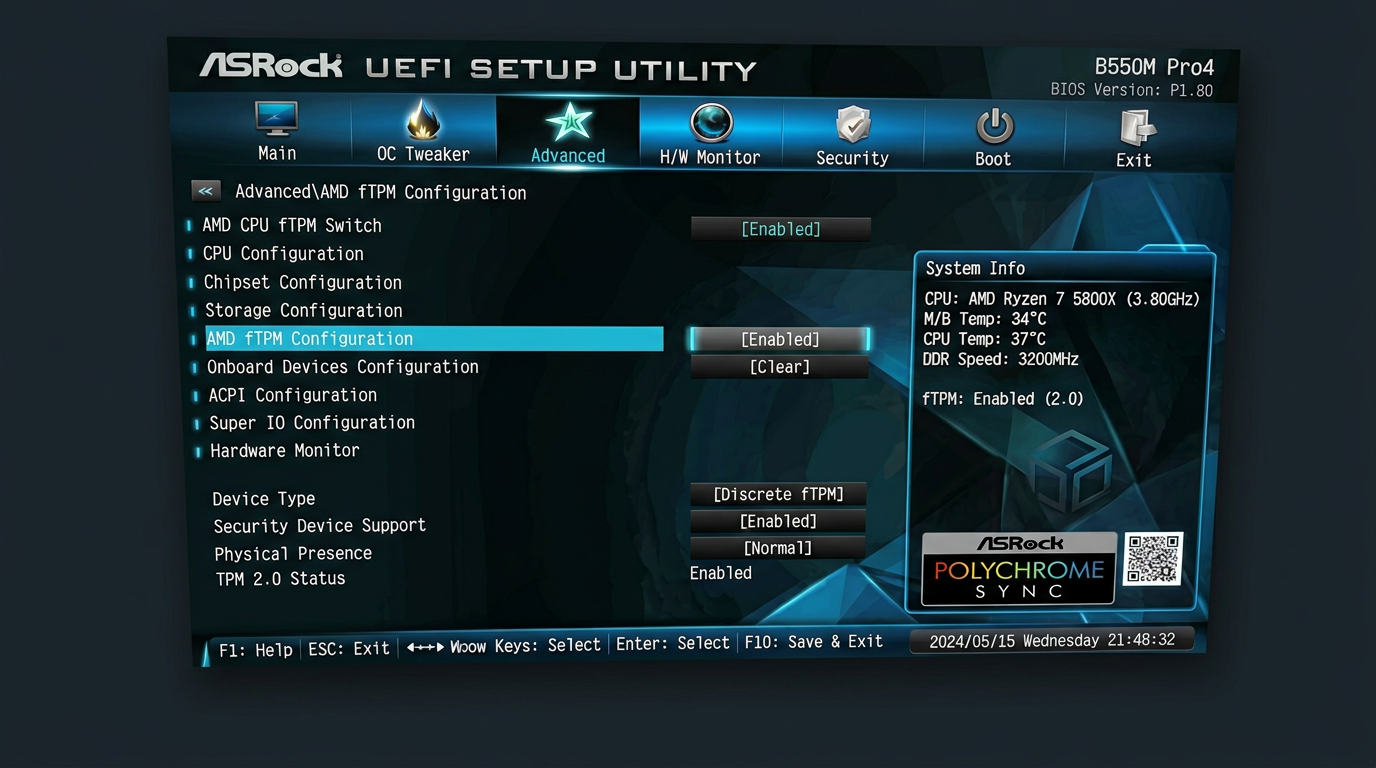Viewport: 1376px width, 768px height.
Task: Open OC Tweaker using its gold icon
Action: (422, 120)
